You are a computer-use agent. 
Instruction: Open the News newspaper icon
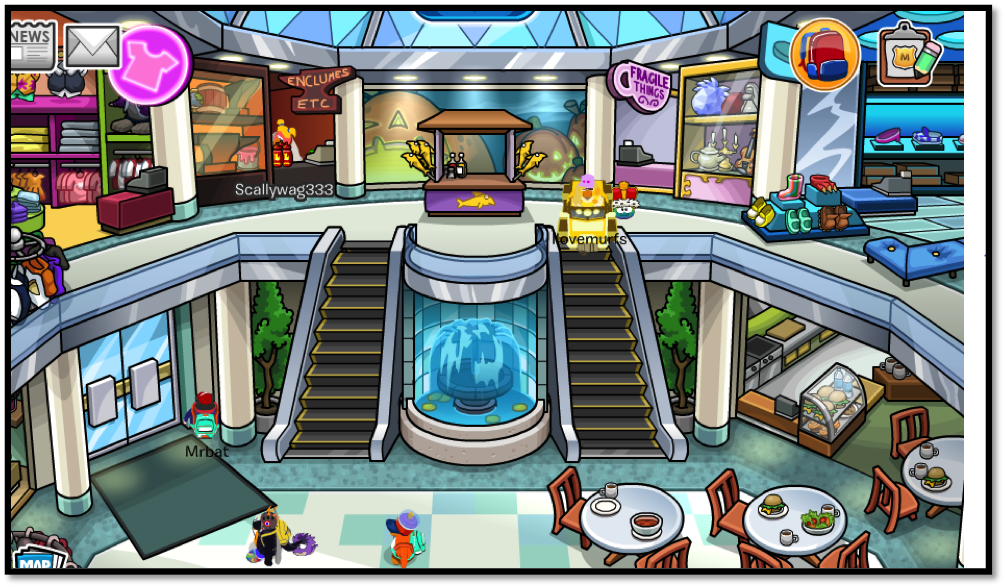[x=32, y=43]
